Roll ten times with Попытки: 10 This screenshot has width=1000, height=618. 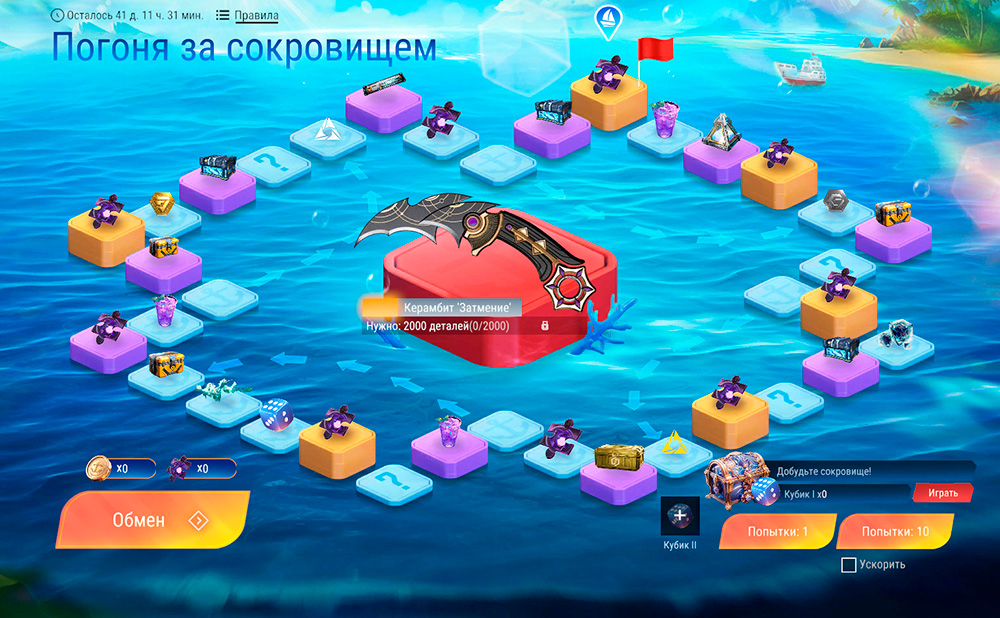point(895,531)
